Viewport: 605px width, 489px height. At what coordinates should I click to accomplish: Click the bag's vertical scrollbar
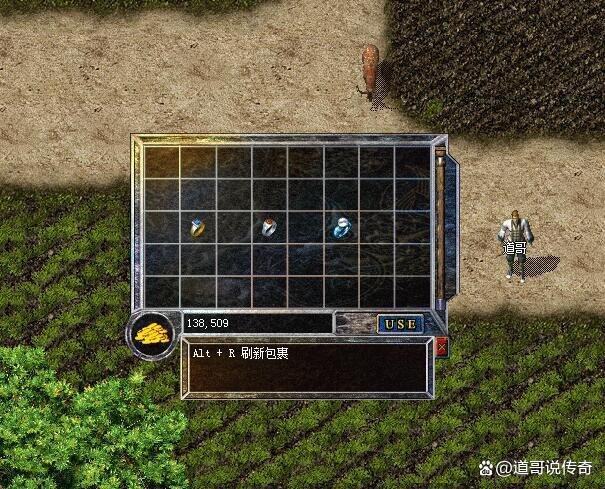pyautogui.click(x=439, y=227)
